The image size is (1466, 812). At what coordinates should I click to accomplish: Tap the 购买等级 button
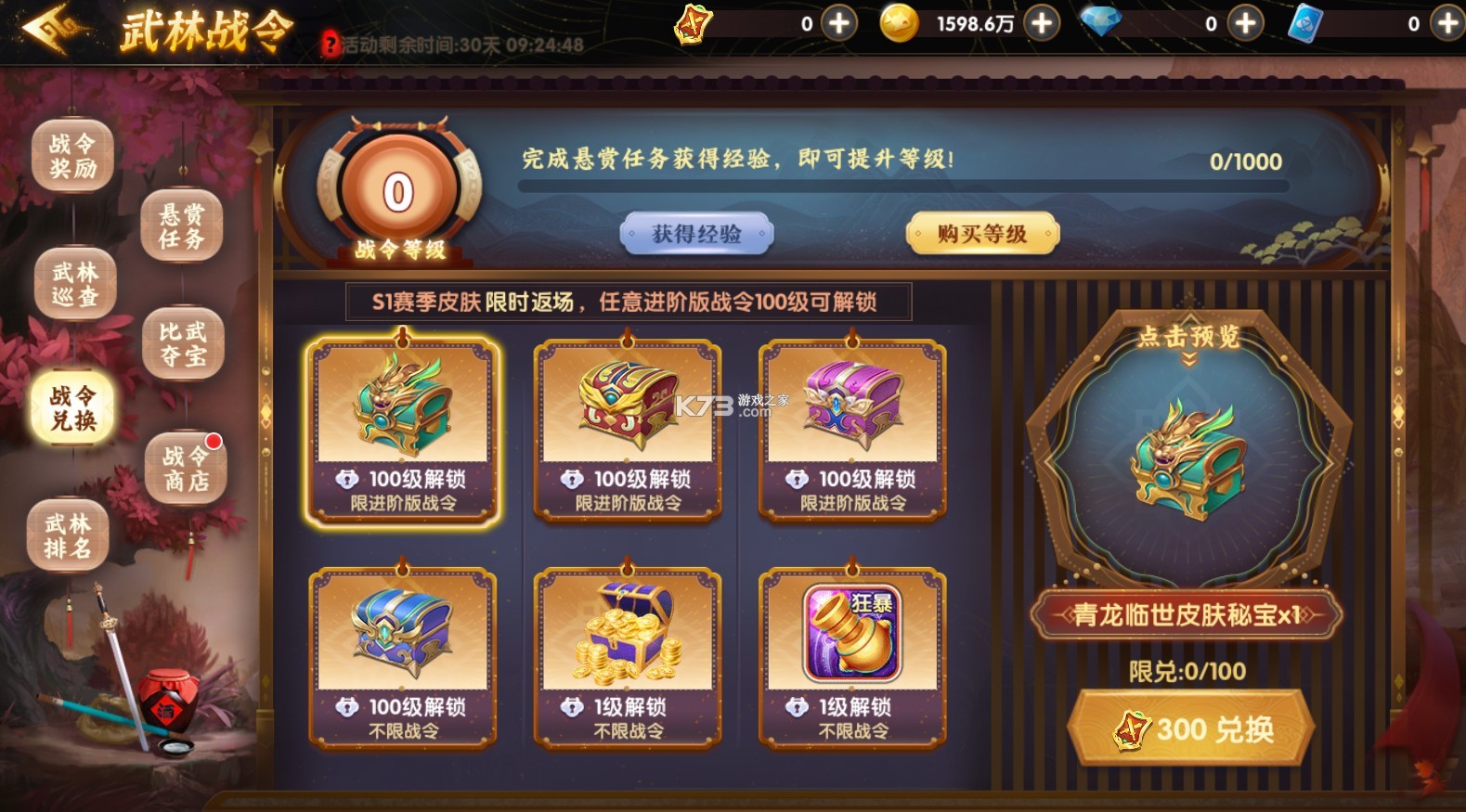[983, 234]
